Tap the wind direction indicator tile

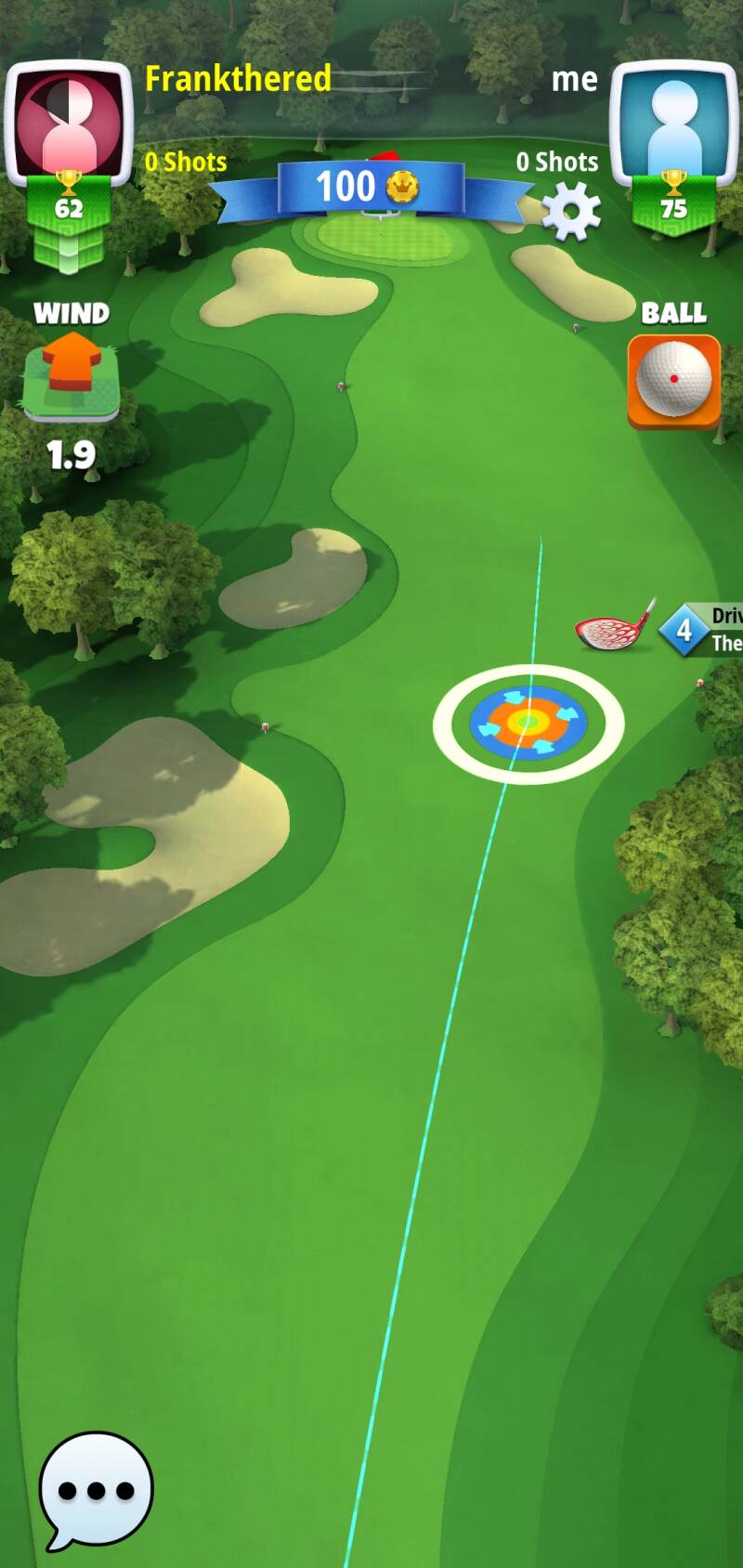coord(72,376)
